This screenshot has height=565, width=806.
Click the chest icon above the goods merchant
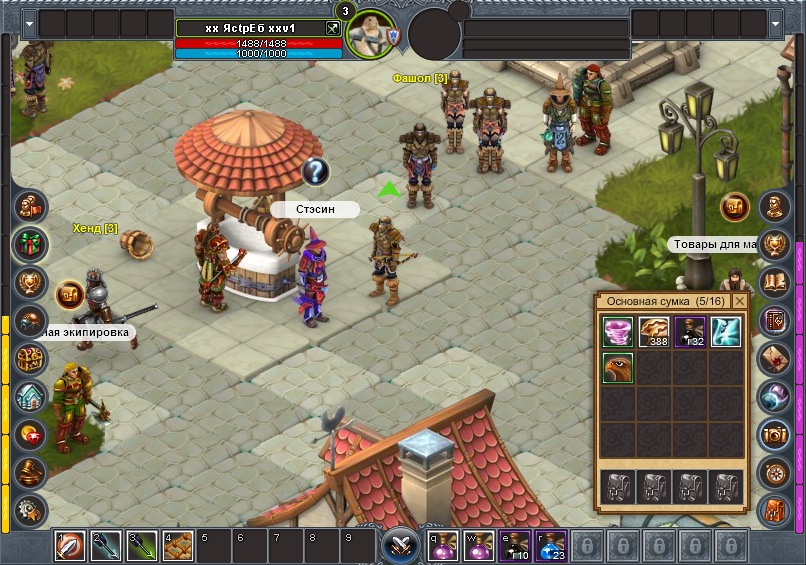(735, 207)
